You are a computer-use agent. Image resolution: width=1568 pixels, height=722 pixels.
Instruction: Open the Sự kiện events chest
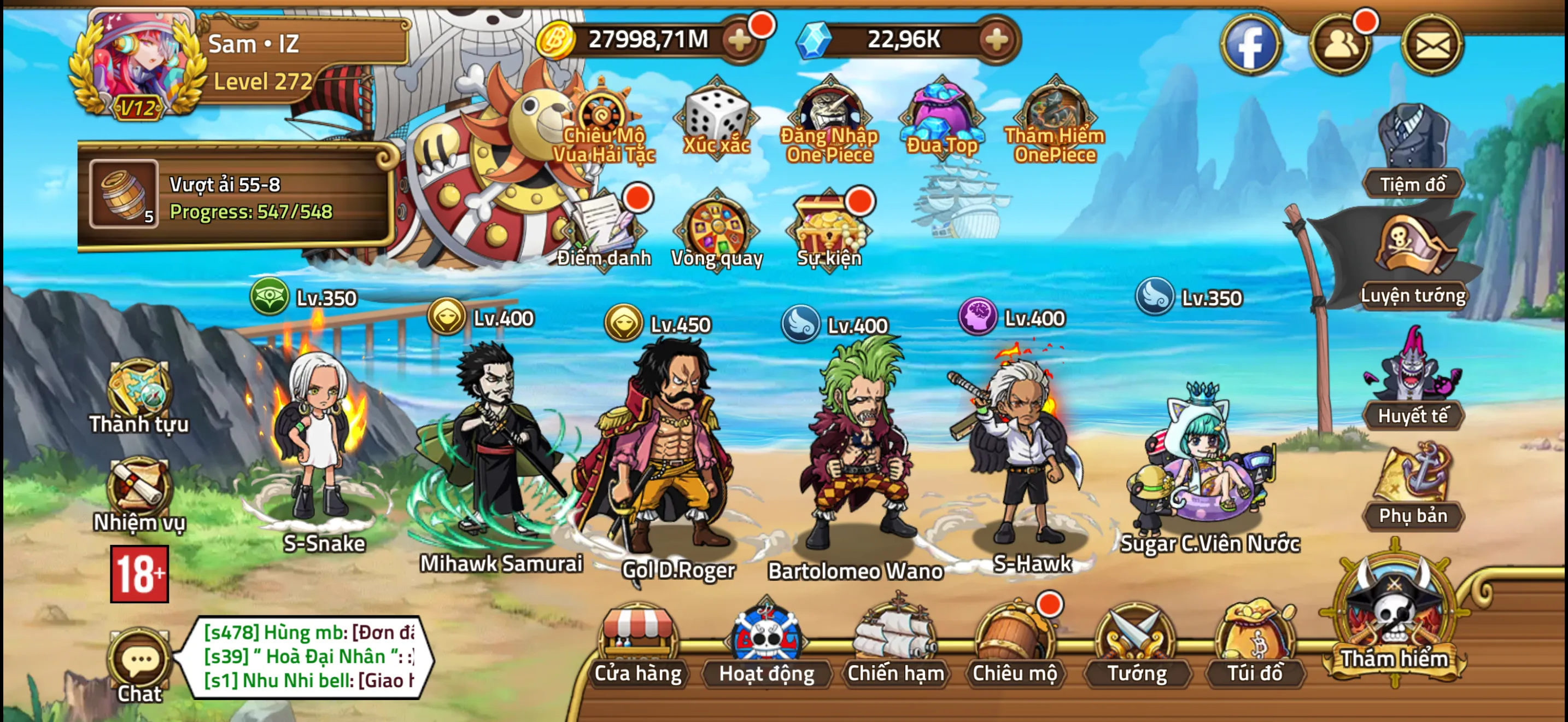click(x=829, y=231)
